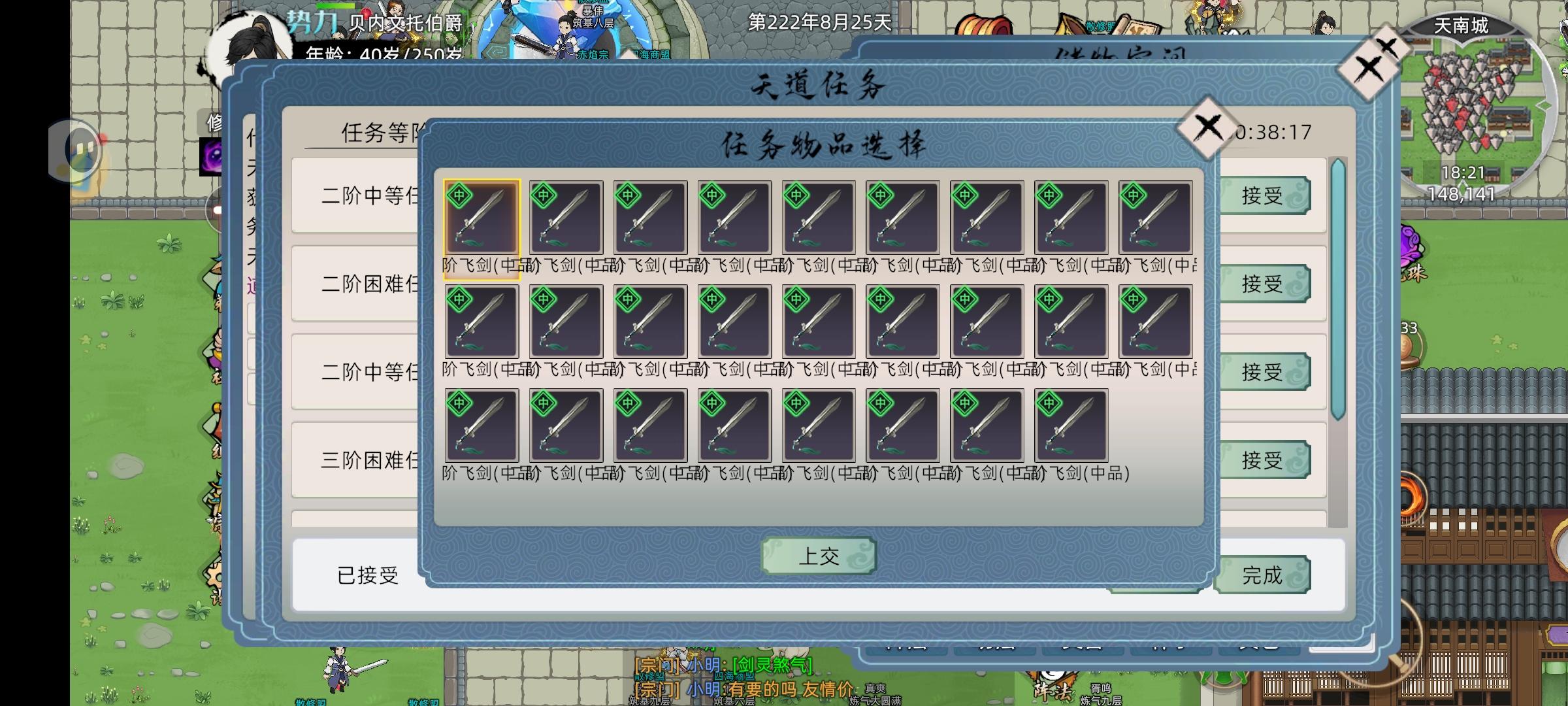This screenshot has height=706, width=1568.
Task: Select the last flying sword in the third row
Action: click(1070, 425)
